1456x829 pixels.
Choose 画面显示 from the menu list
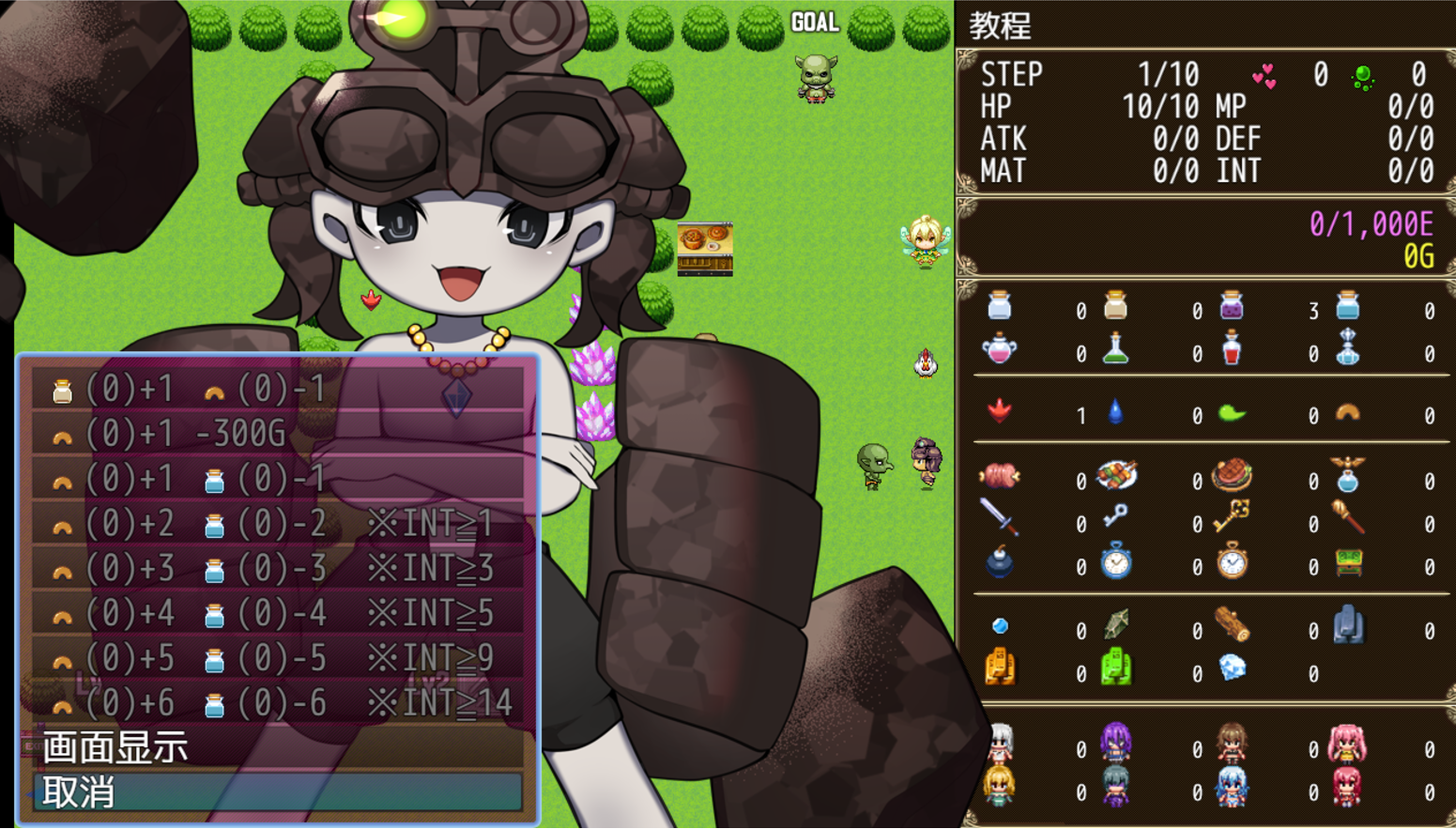(113, 750)
